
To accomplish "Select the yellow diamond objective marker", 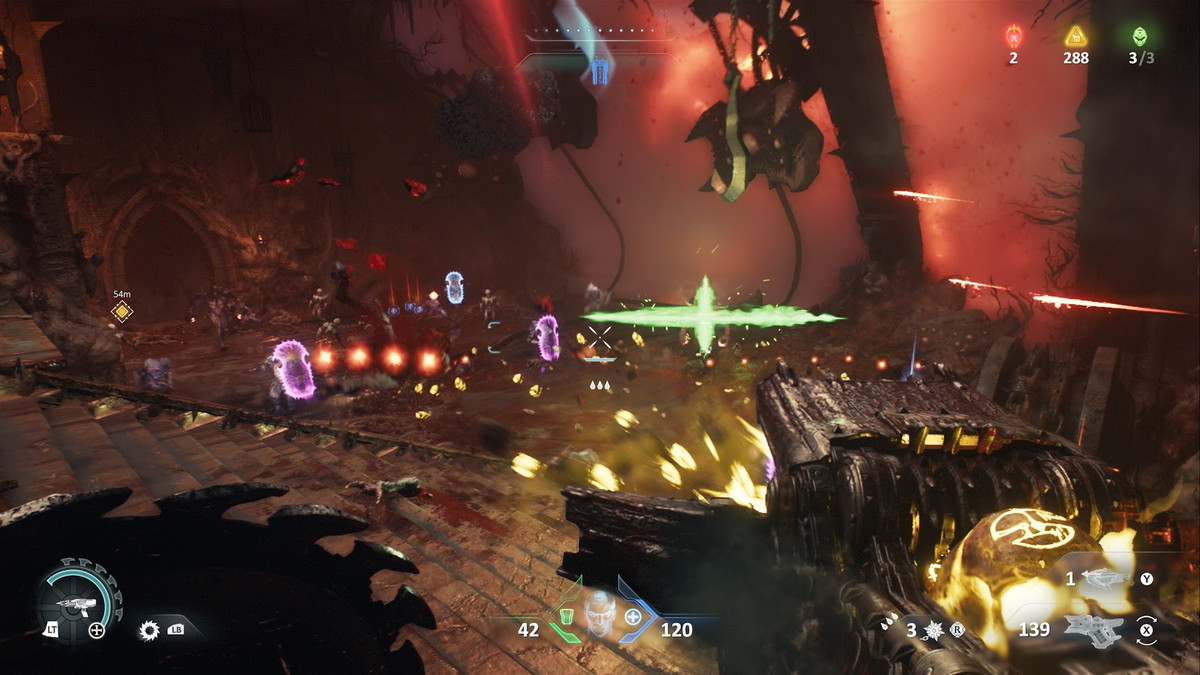I will (122, 312).
